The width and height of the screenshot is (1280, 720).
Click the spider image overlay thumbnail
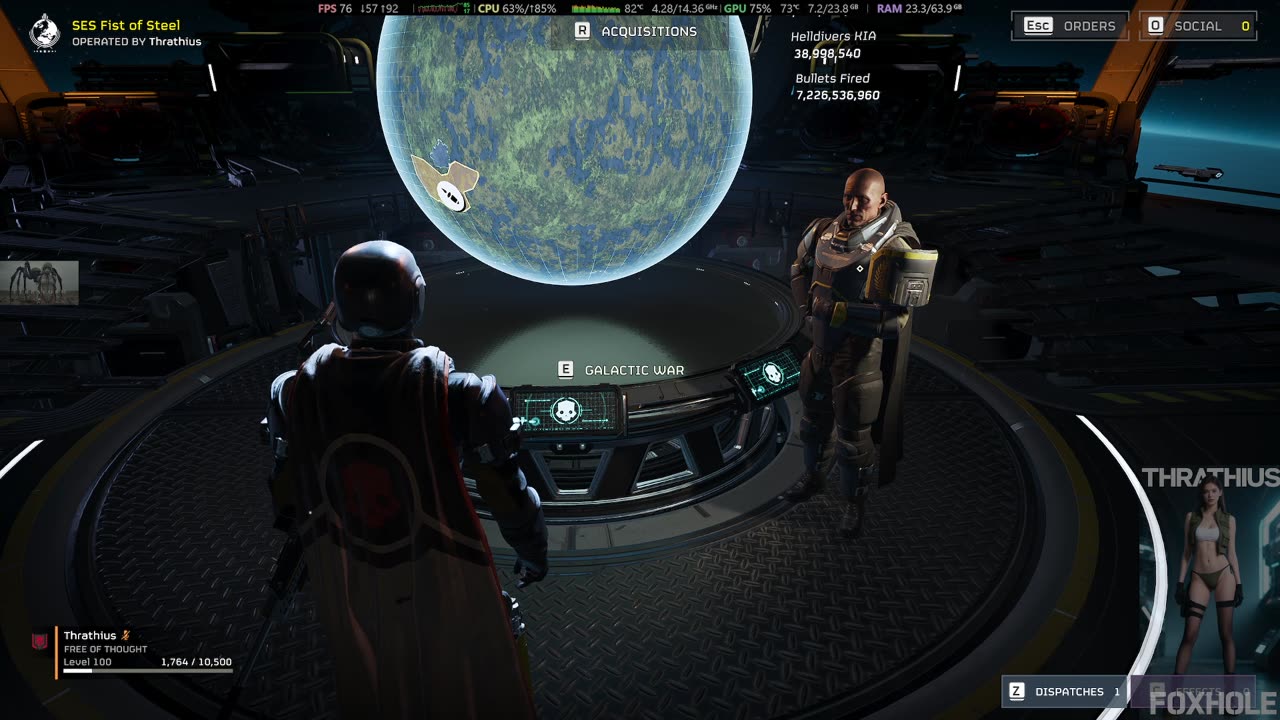40,282
